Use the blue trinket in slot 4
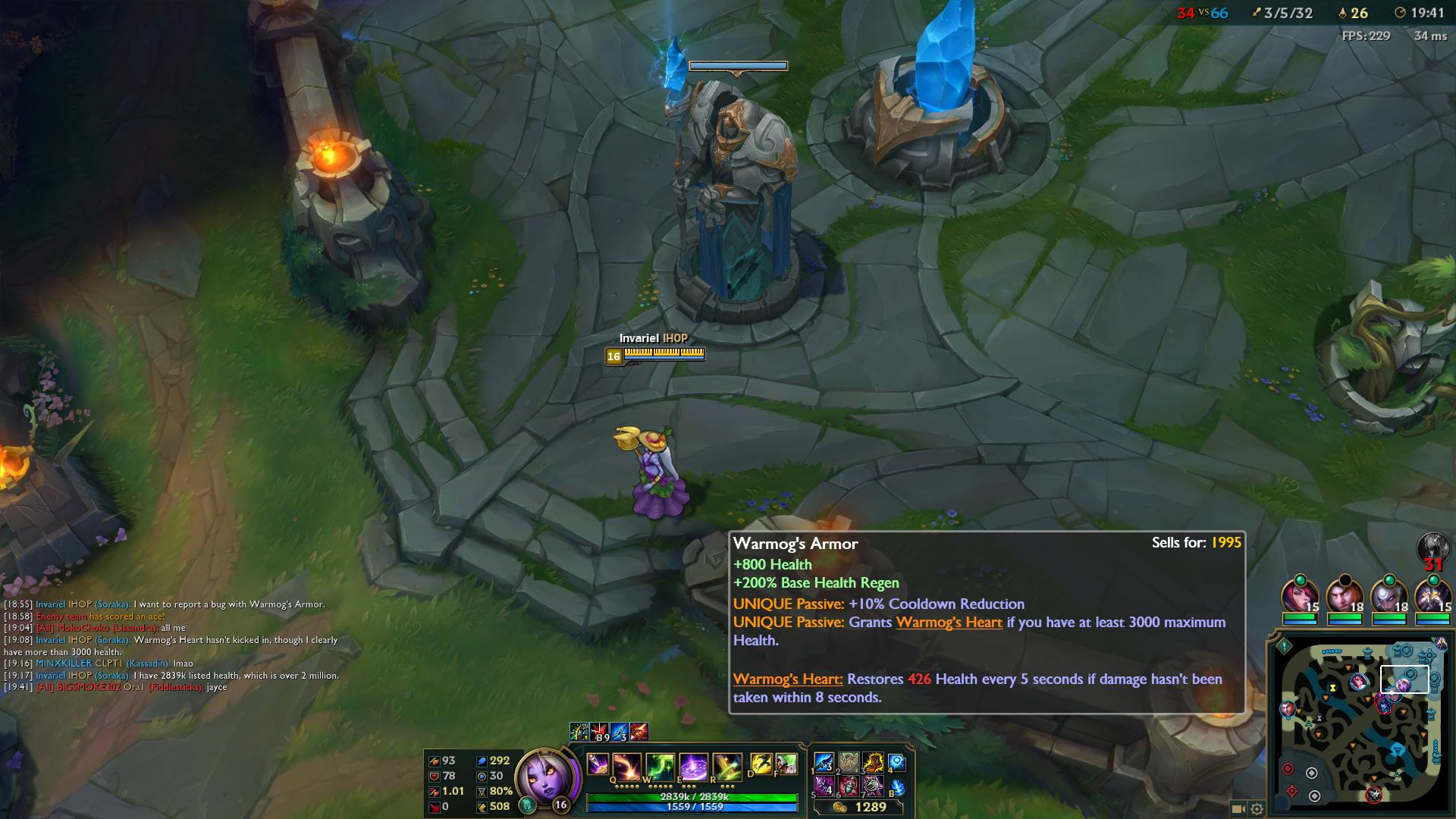The height and width of the screenshot is (819, 1456). [x=897, y=762]
